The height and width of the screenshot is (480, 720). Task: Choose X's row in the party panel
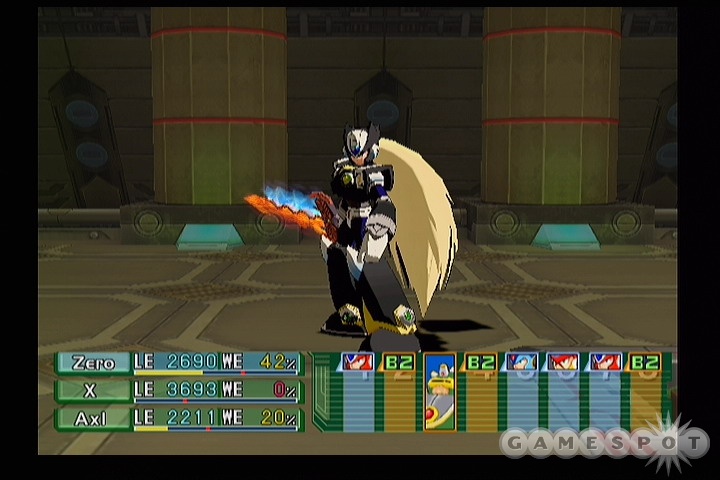93,390
